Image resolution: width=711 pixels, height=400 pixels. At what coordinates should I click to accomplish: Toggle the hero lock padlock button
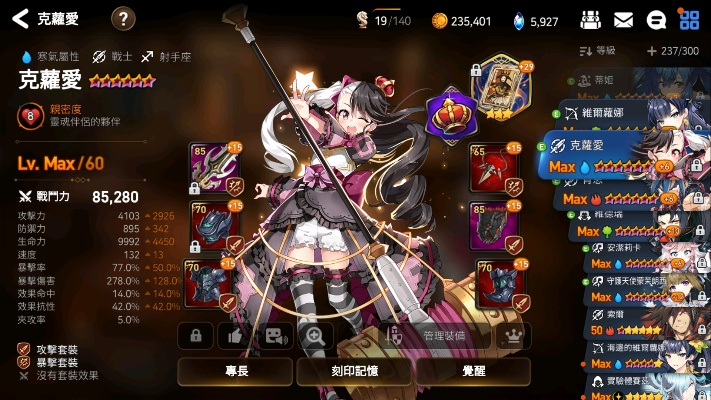coord(196,336)
